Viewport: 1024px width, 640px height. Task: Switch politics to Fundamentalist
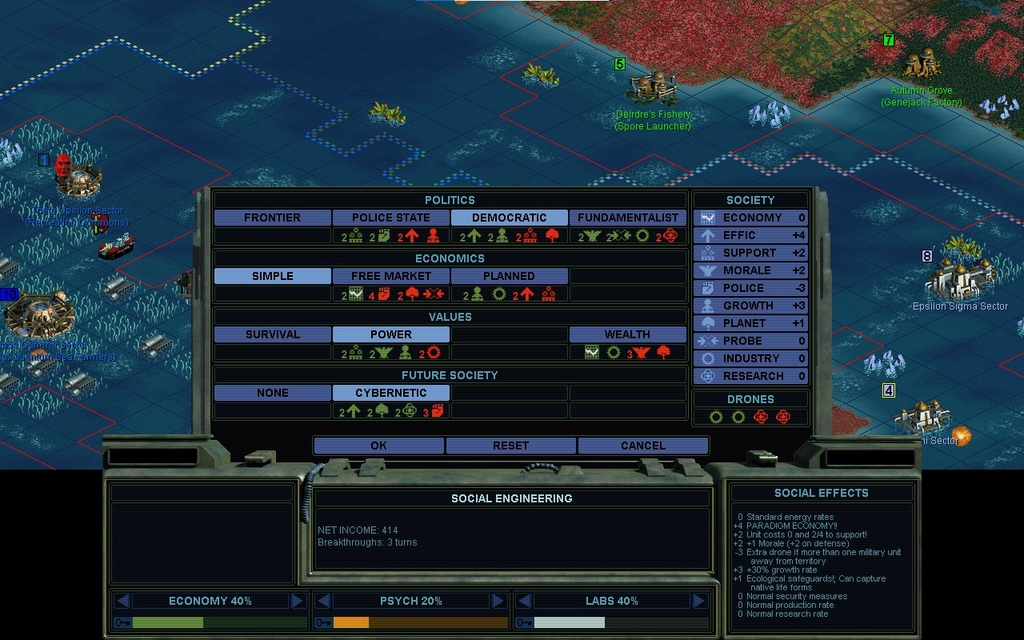tap(628, 218)
